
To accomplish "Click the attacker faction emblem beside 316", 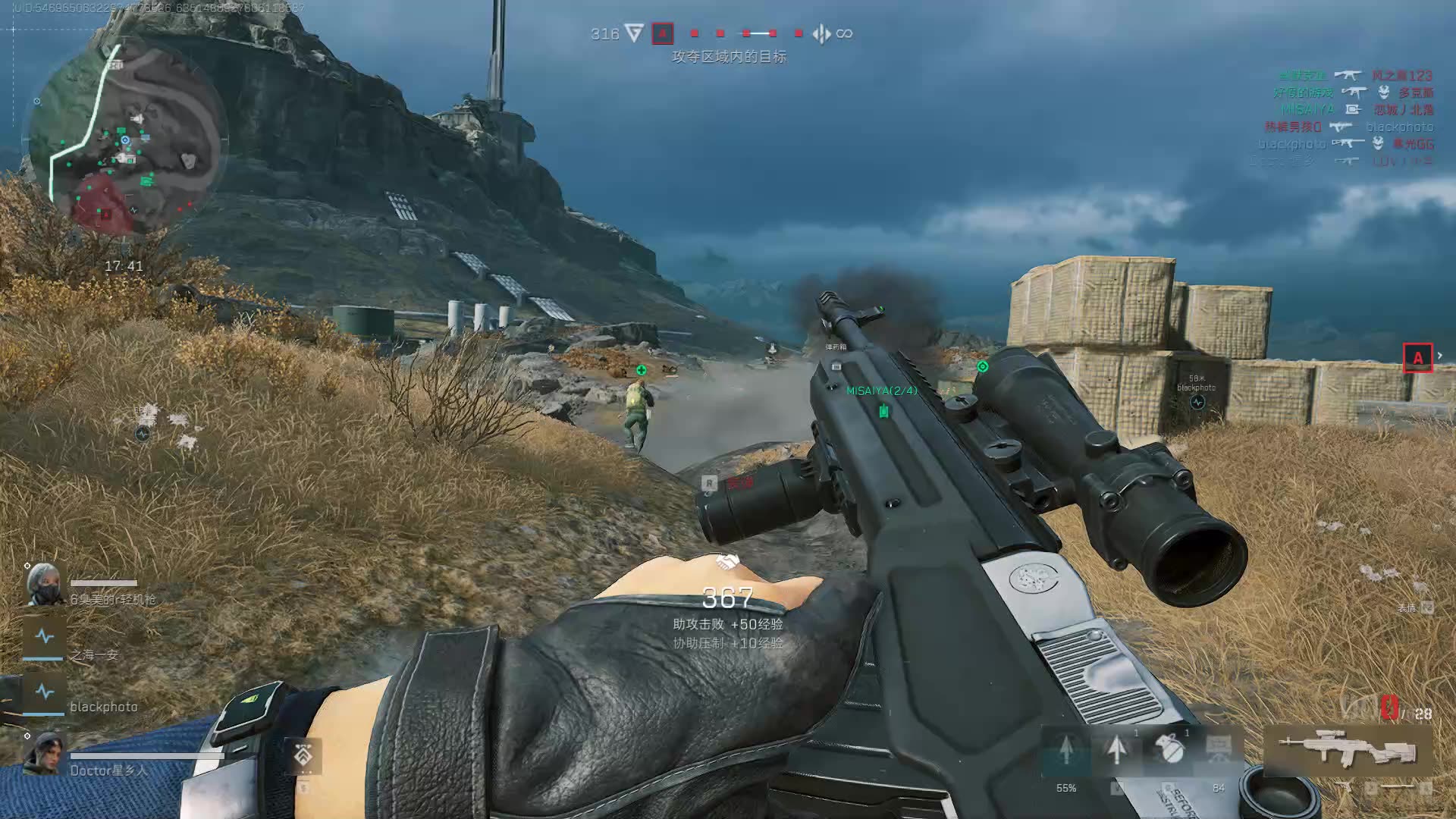I will [635, 33].
